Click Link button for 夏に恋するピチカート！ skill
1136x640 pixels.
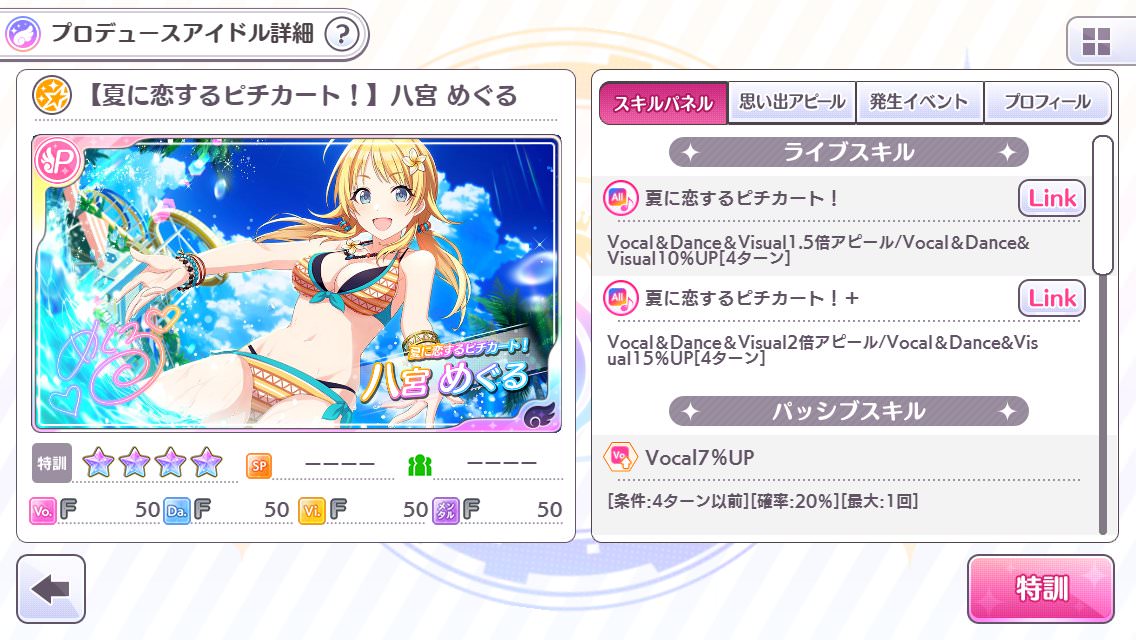click(x=1051, y=198)
